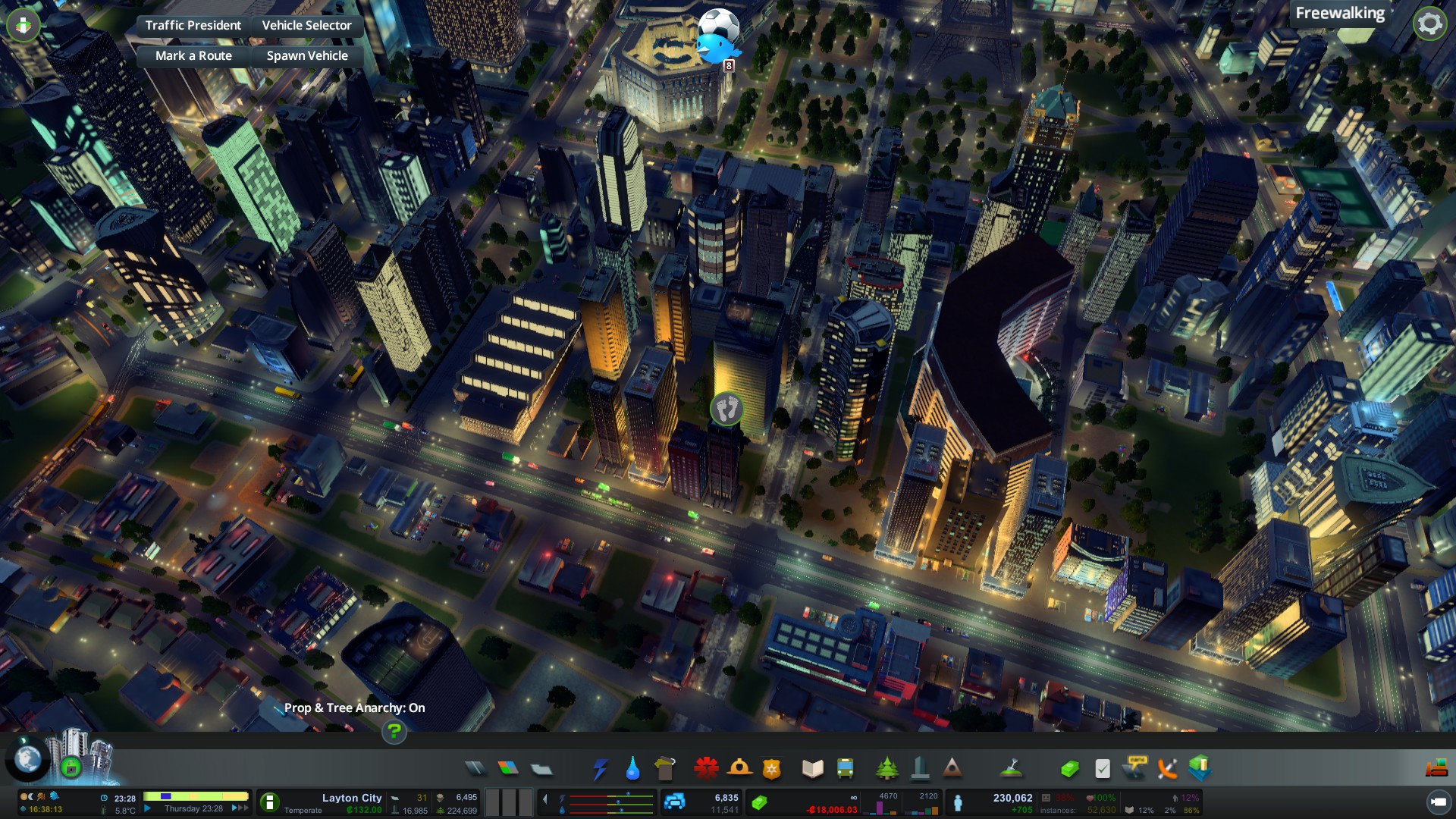Select the roads build tool
The height and width of the screenshot is (819, 1456).
click(x=475, y=768)
